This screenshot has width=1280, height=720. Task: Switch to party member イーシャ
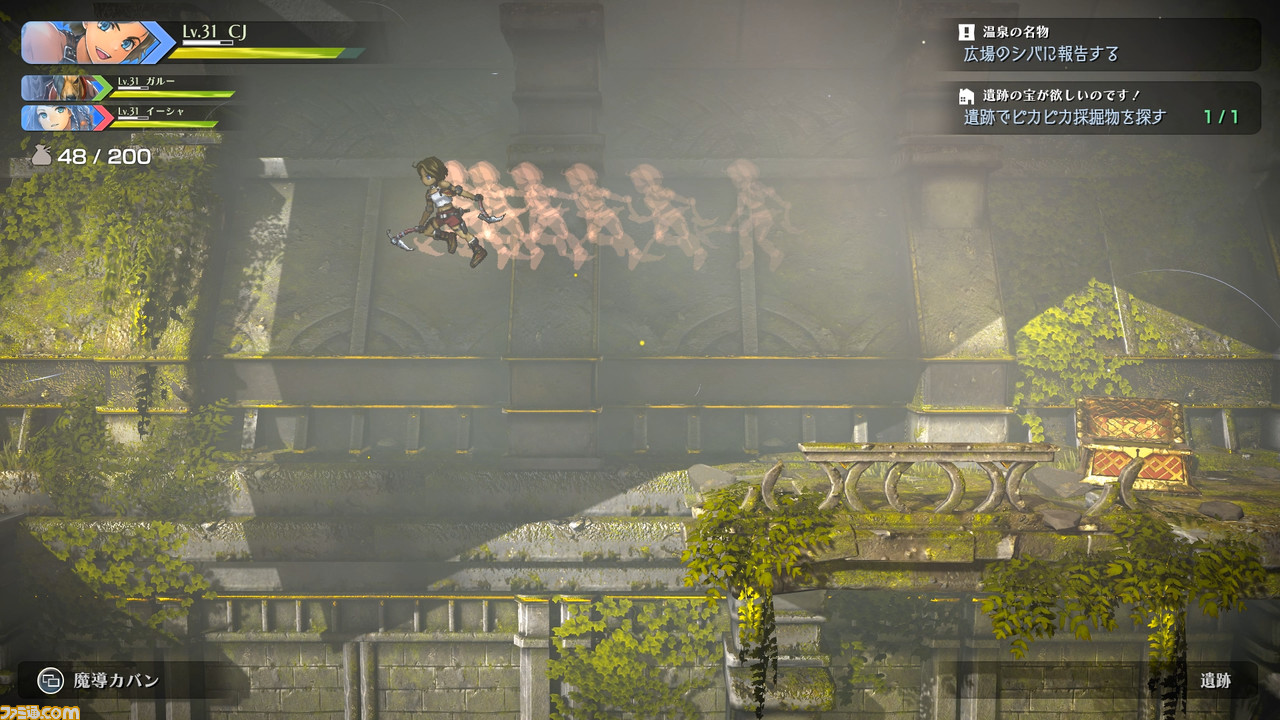click(67, 118)
